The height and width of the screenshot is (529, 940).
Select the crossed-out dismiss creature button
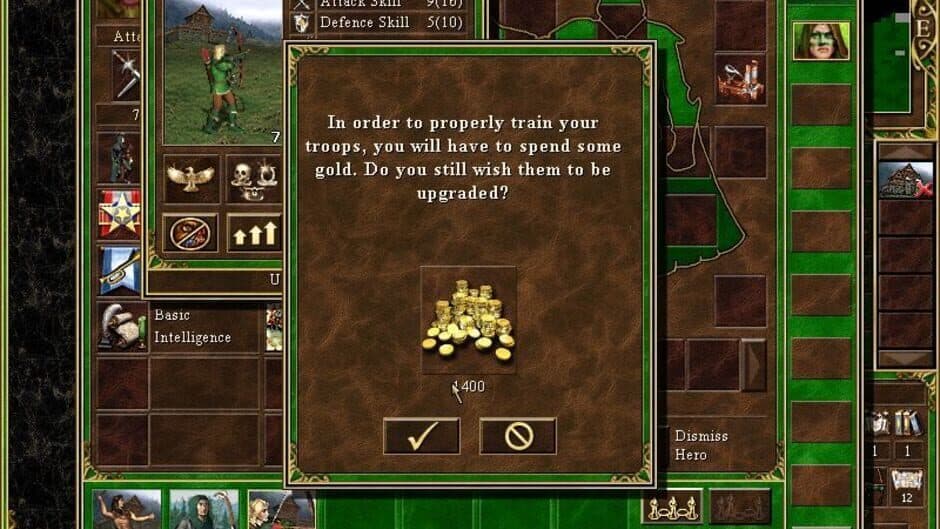pos(191,232)
